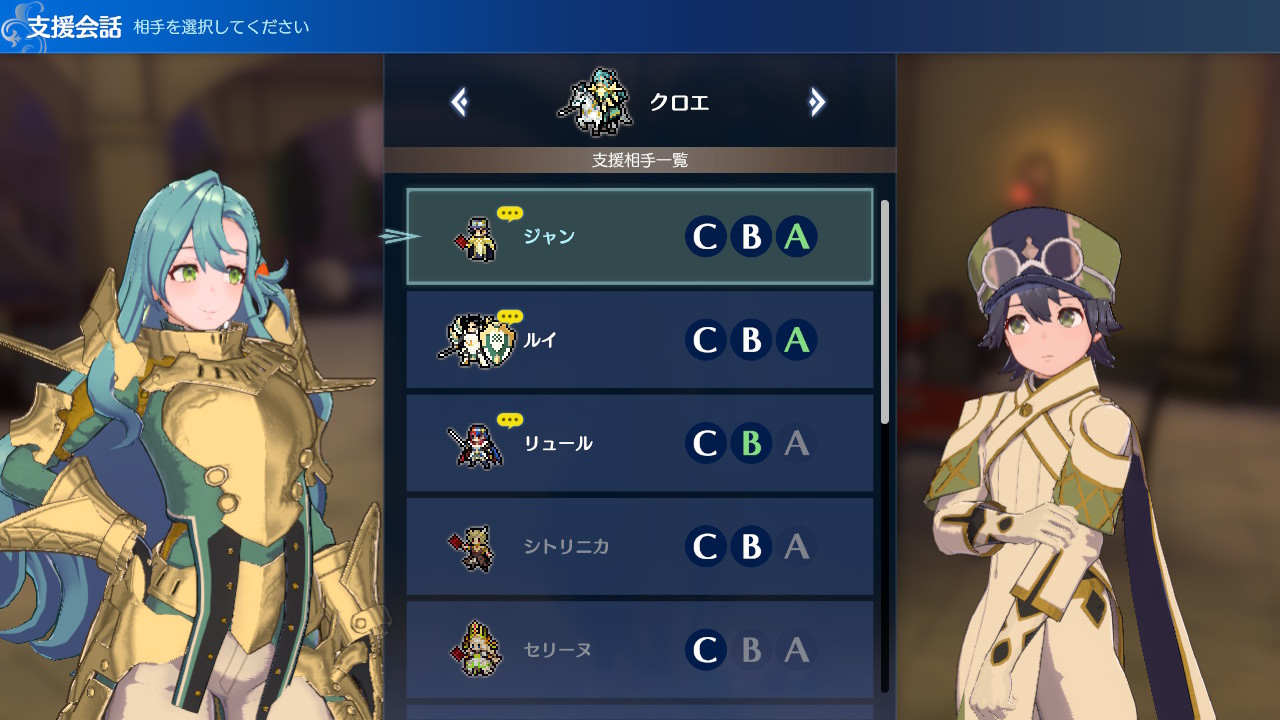The width and height of the screenshot is (1280, 720).
Task: Select セリーヌ's C-rank support badge
Action: tap(706, 650)
